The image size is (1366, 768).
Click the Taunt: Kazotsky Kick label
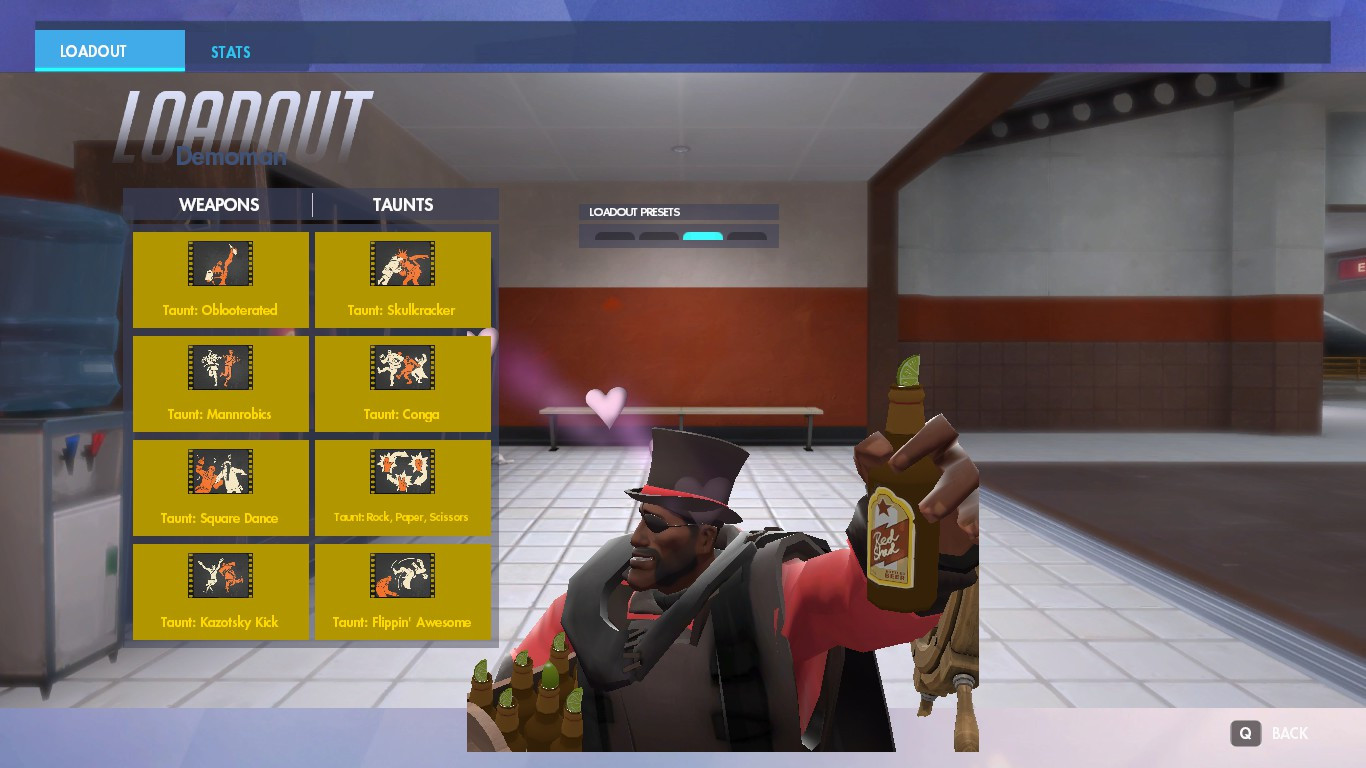pos(220,621)
